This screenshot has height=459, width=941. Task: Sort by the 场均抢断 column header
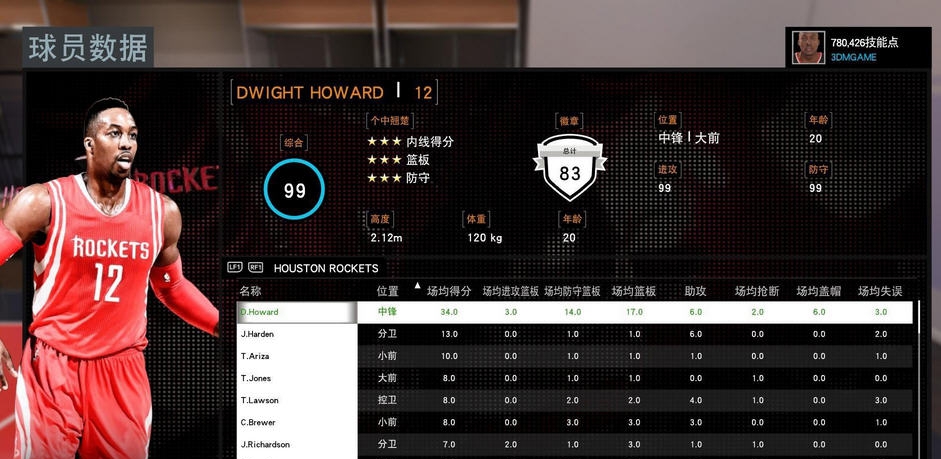[757, 291]
